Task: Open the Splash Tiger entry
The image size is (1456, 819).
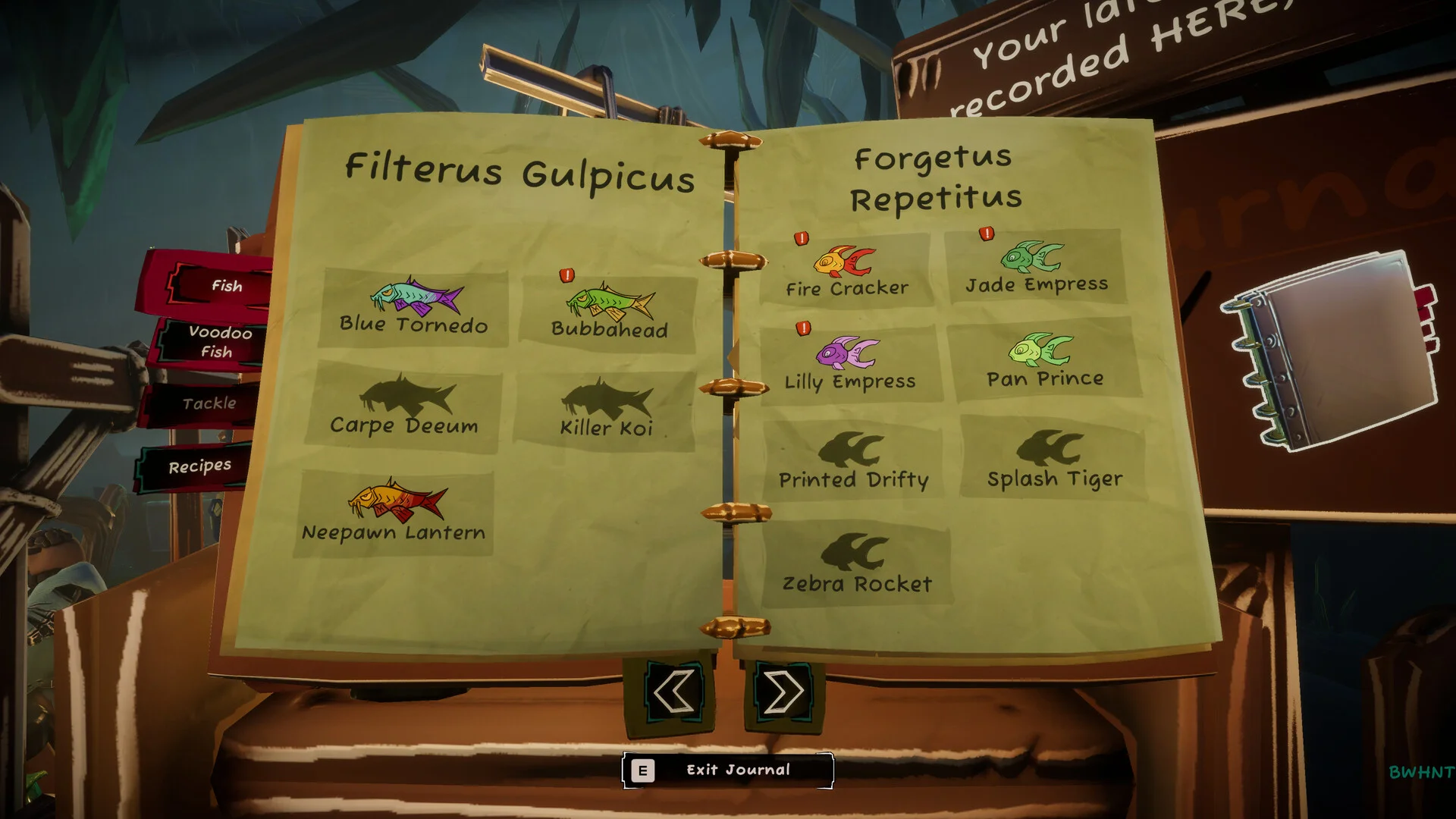Action: pyautogui.click(x=1054, y=458)
